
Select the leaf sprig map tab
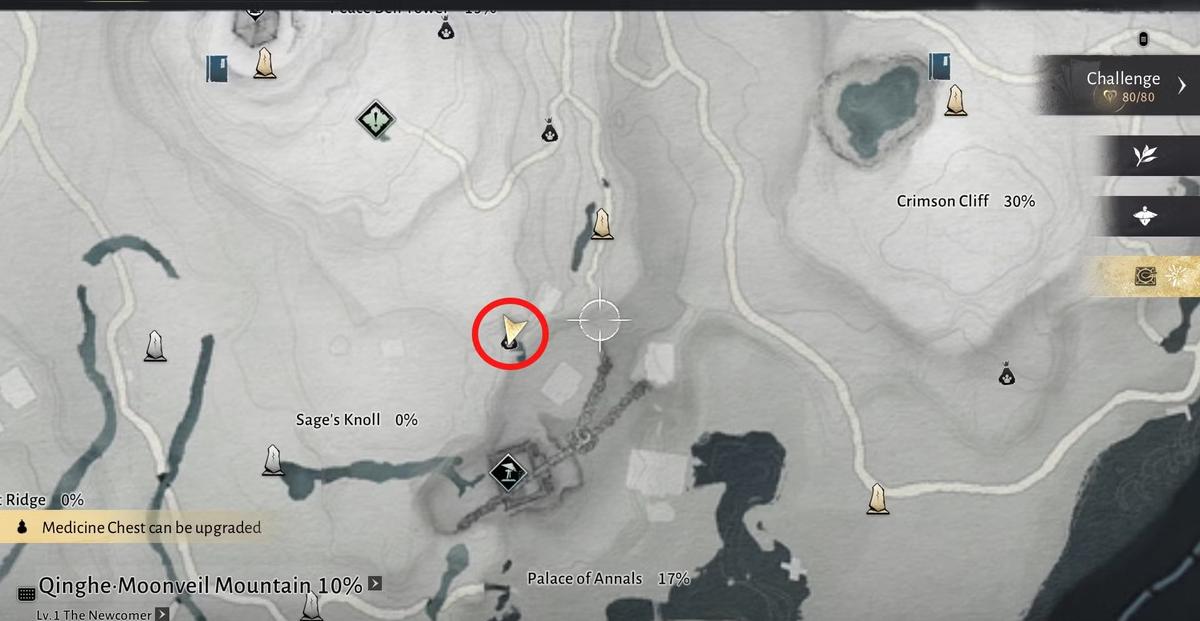coord(1144,155)
